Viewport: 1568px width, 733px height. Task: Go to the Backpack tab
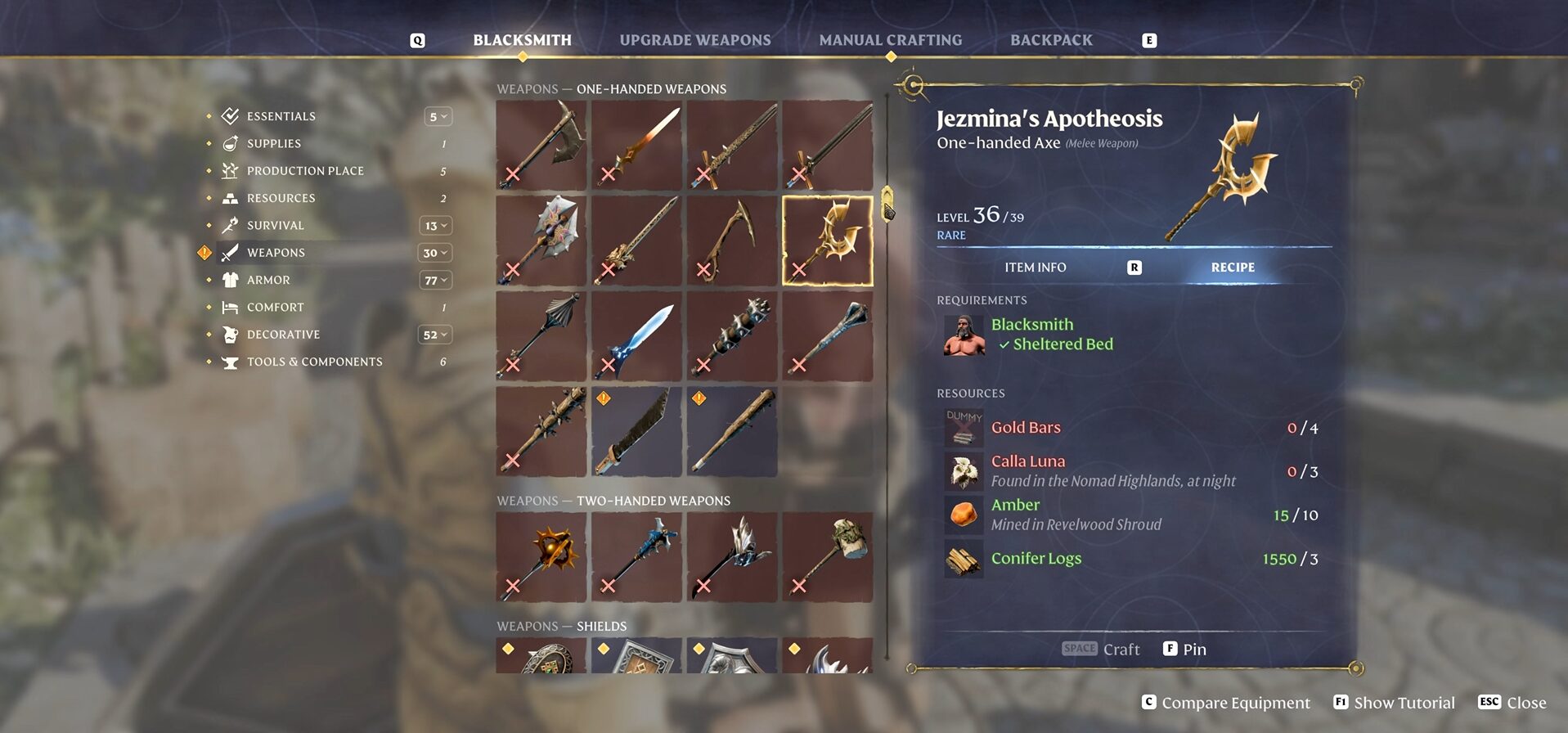[1050, 40]
